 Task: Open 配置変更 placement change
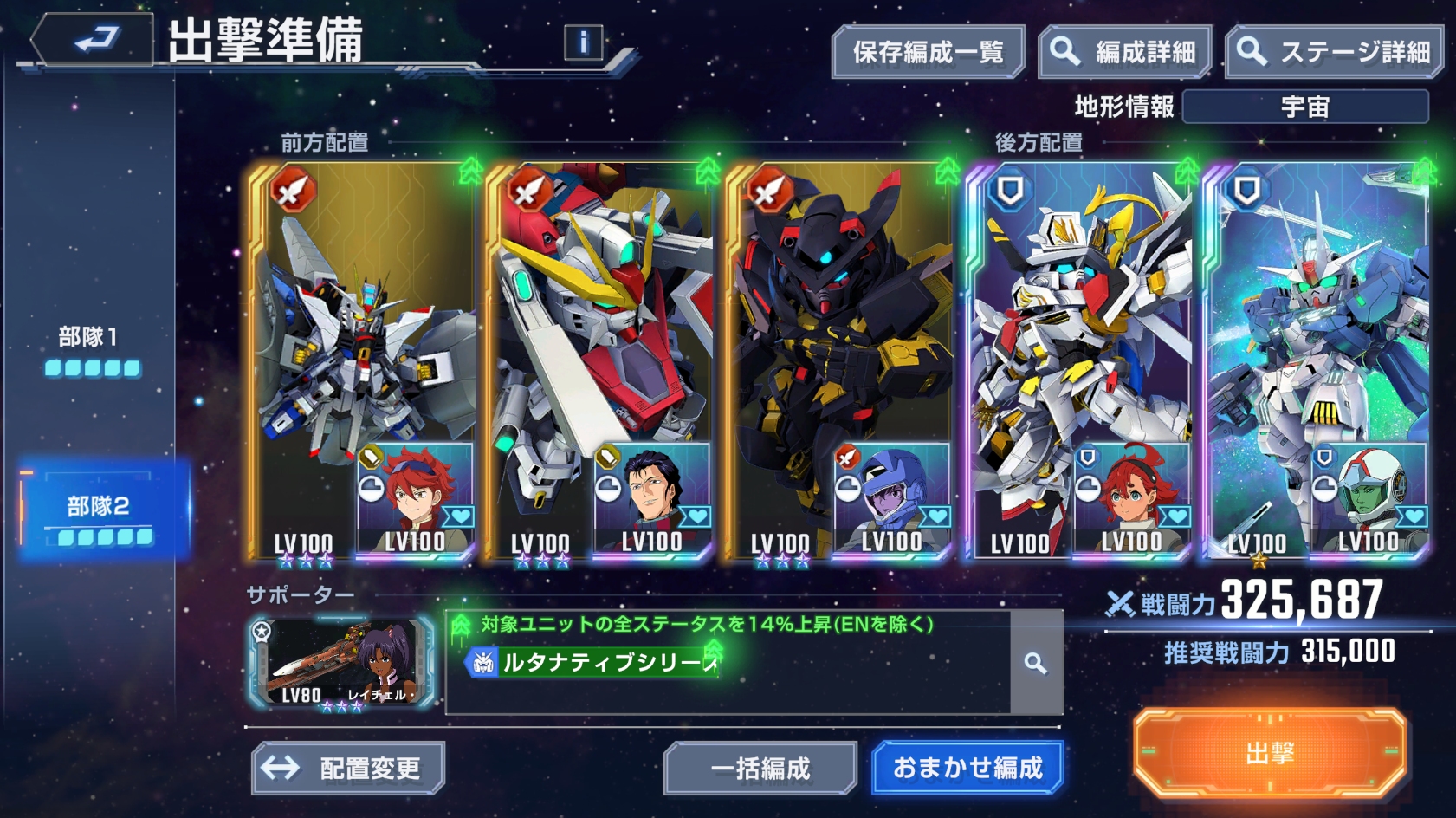pyautogui.click(x=348, y=768)
